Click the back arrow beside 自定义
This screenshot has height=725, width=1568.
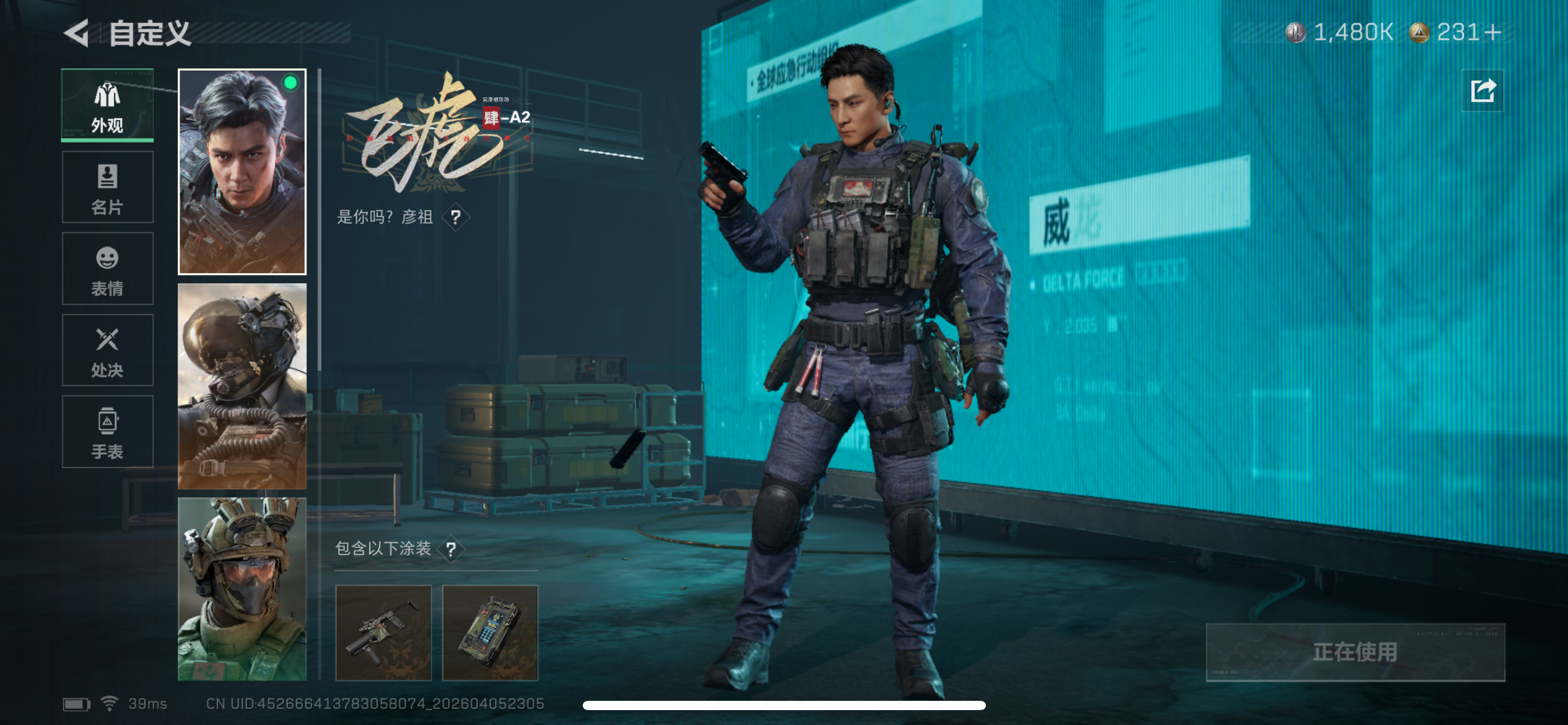76,34
